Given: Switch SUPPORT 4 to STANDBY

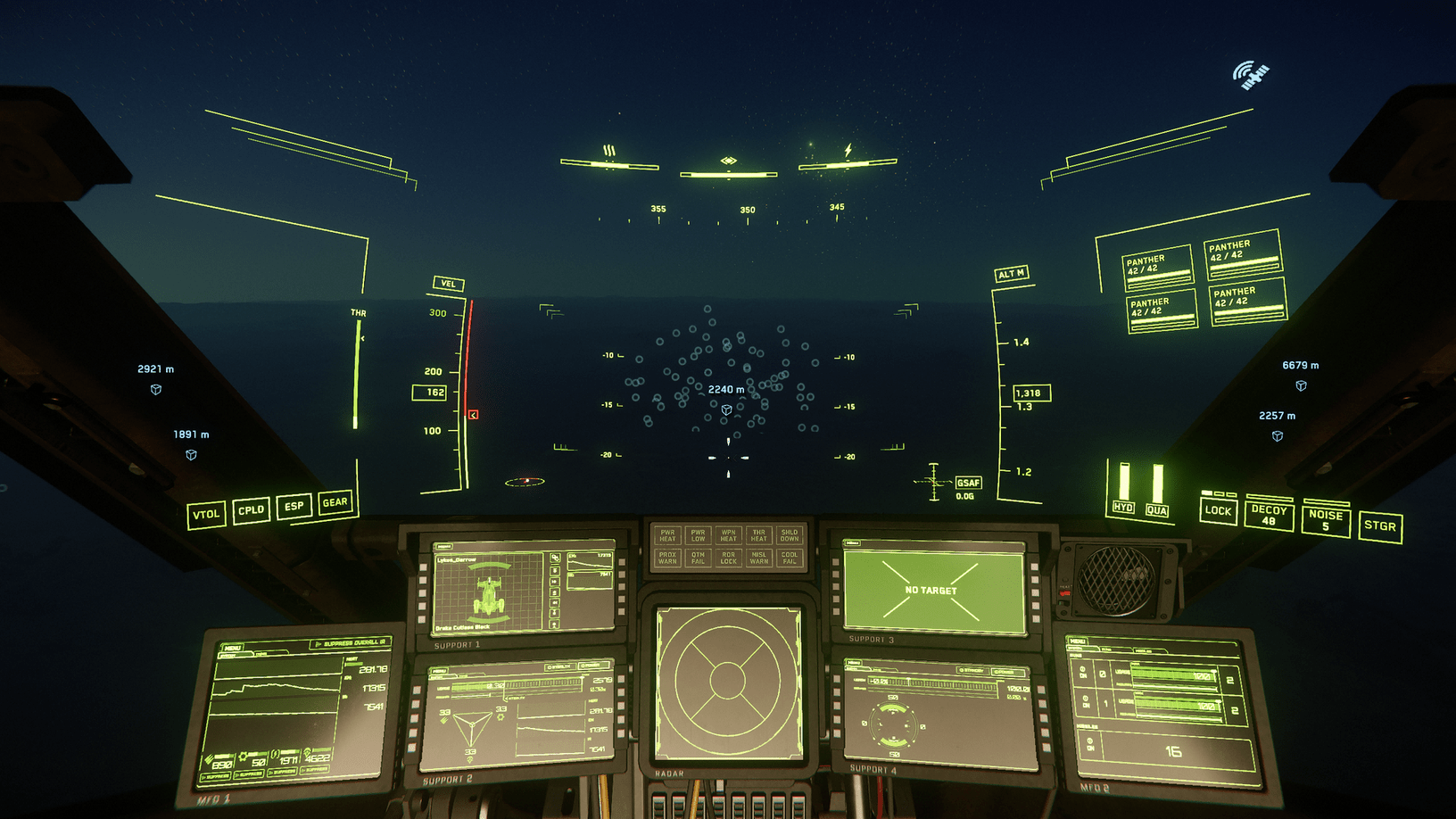Looking at the screenshot, I should point(971,670).
